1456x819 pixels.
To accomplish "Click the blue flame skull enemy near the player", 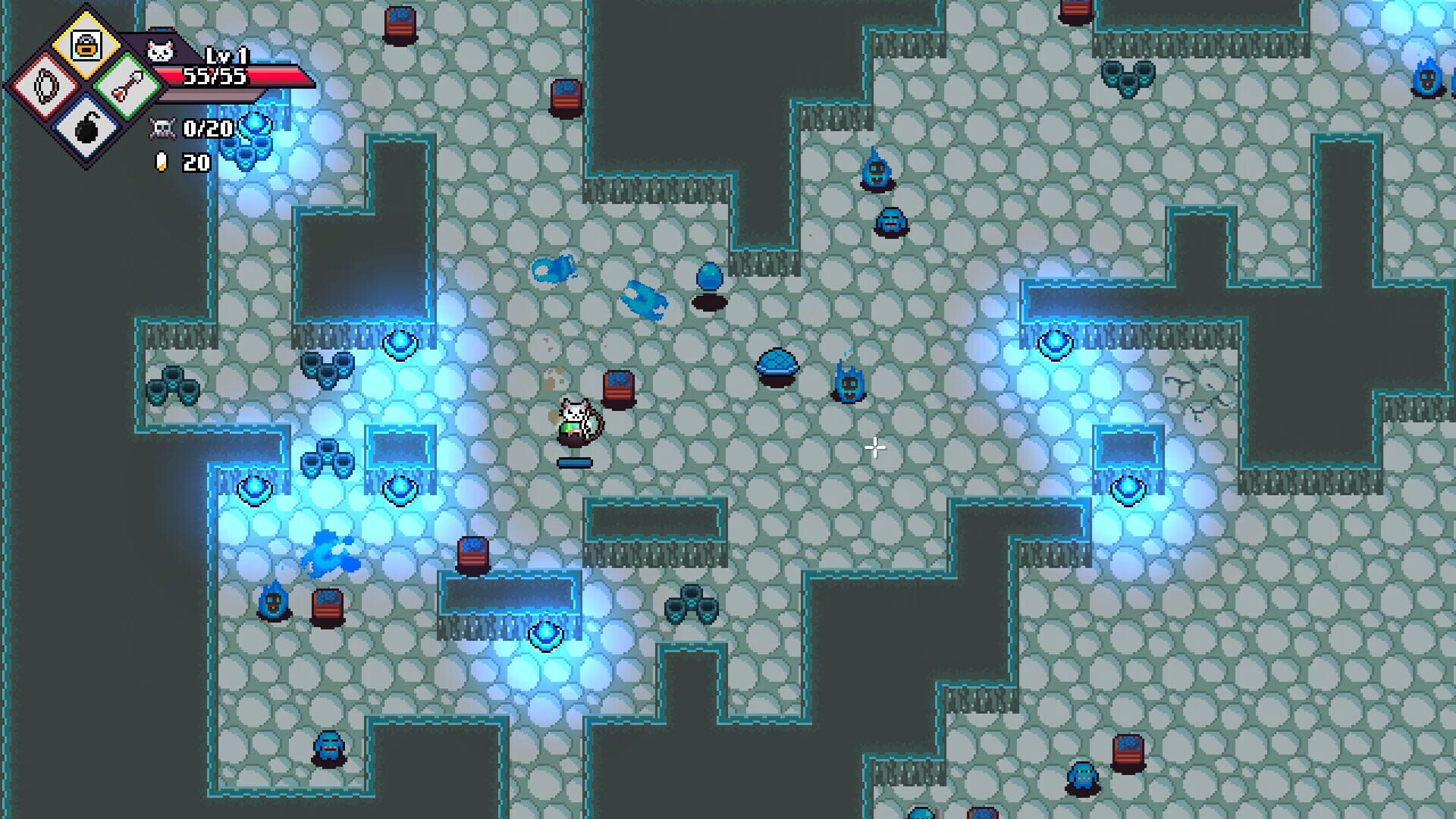I will pos(849,383).
